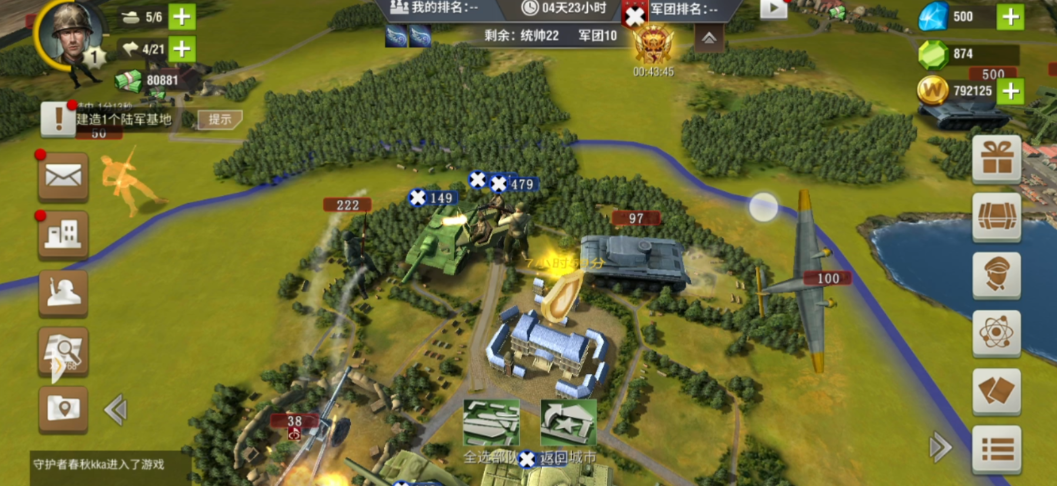Open the supply crate inventory
This screenshot has height=486, width=1057.
pos(996,217)
